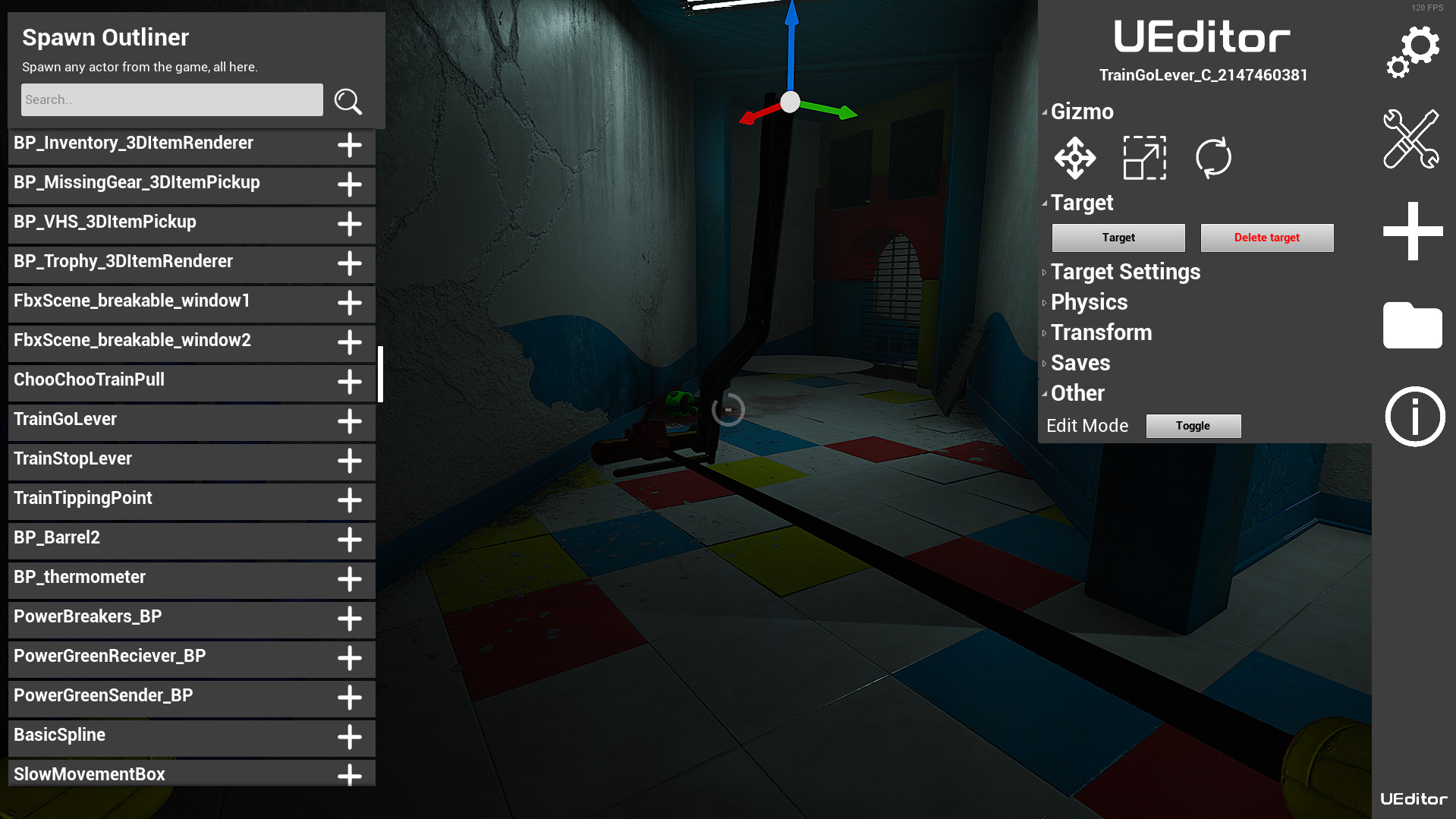Click the Target button
1456x819 pixels.
[x=1118, y=238]
